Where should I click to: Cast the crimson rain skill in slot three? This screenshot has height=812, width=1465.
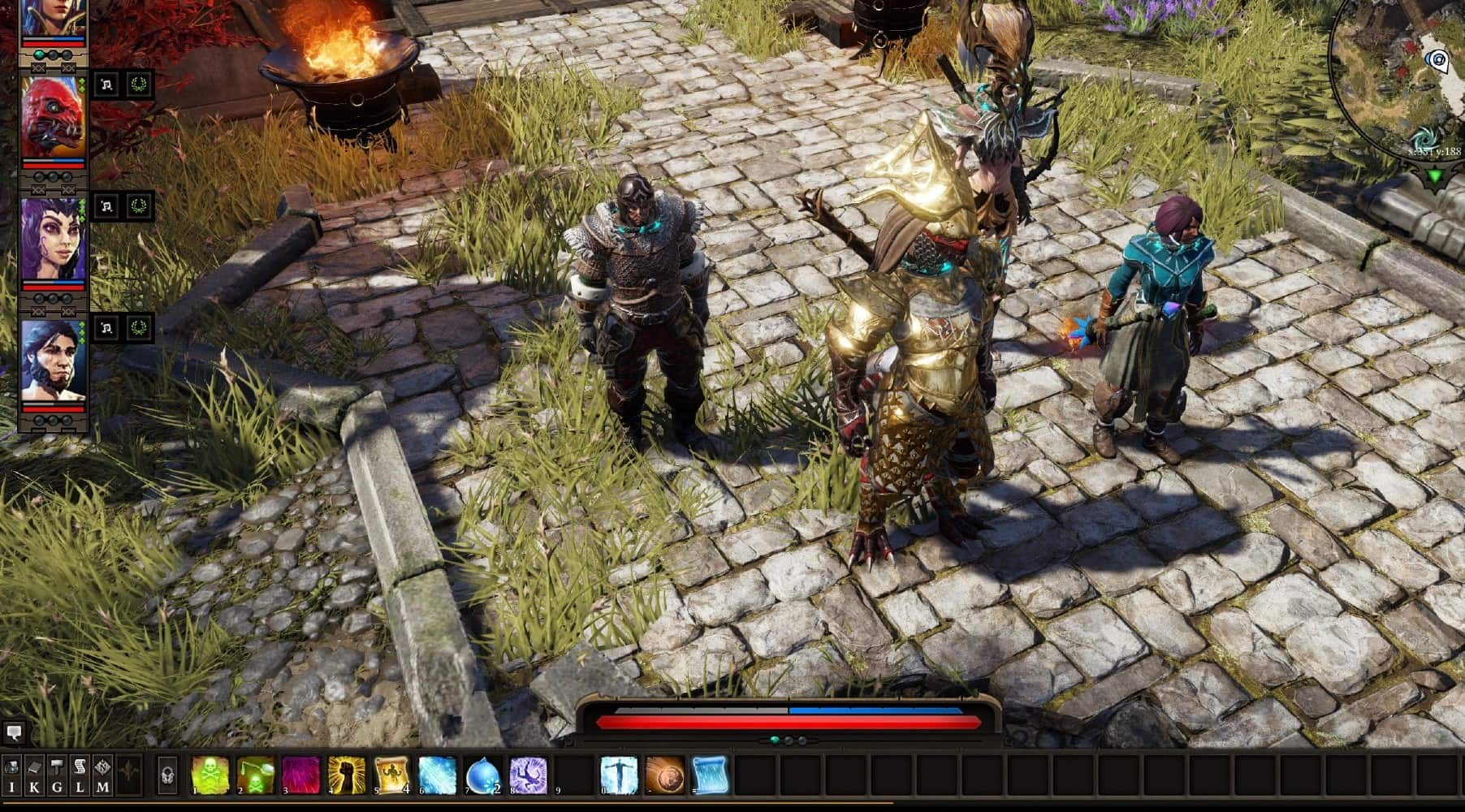[301, 775]
